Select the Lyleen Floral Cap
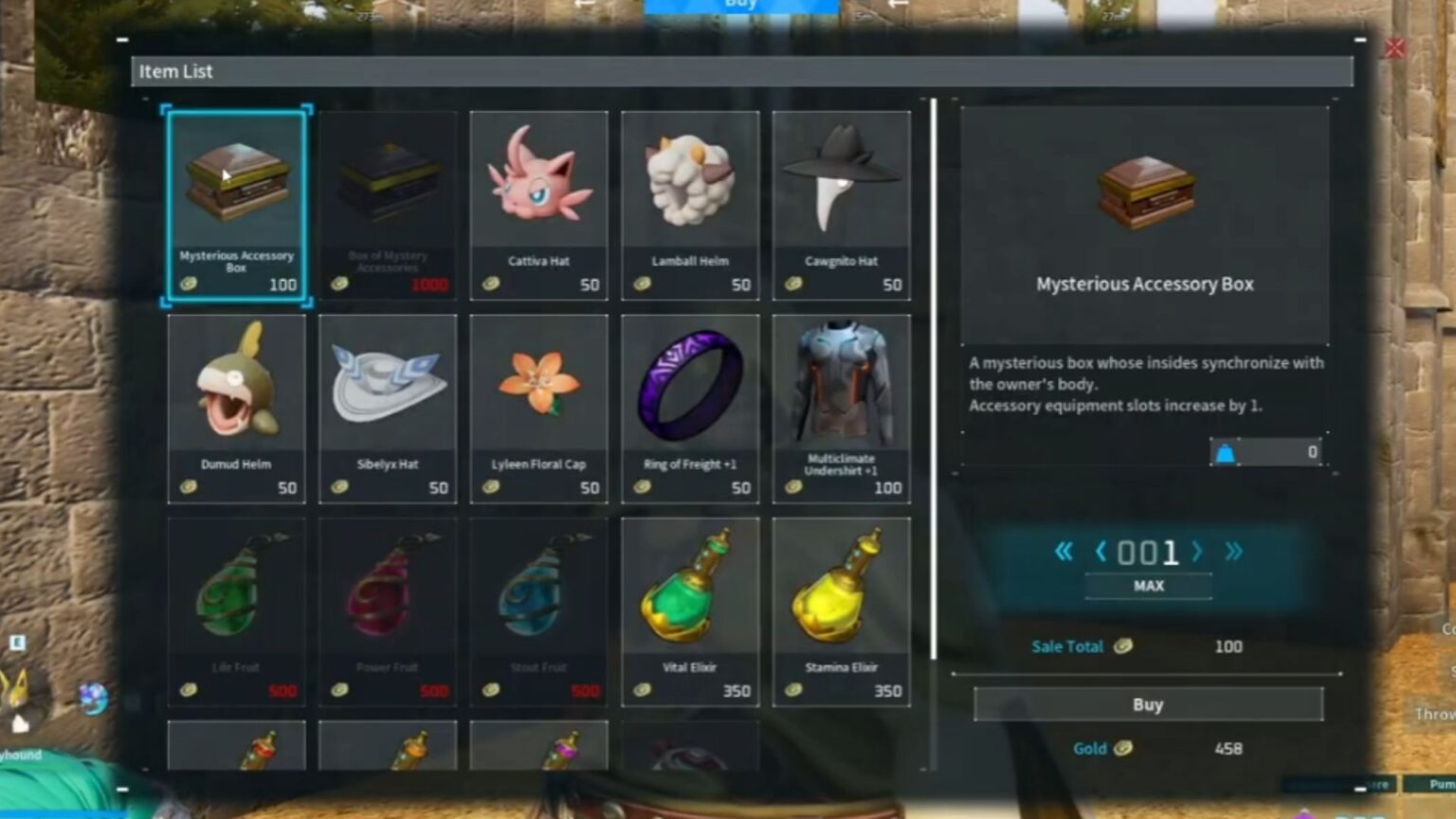This screenshot has width=1456, height=819. (x=538, y=403)
